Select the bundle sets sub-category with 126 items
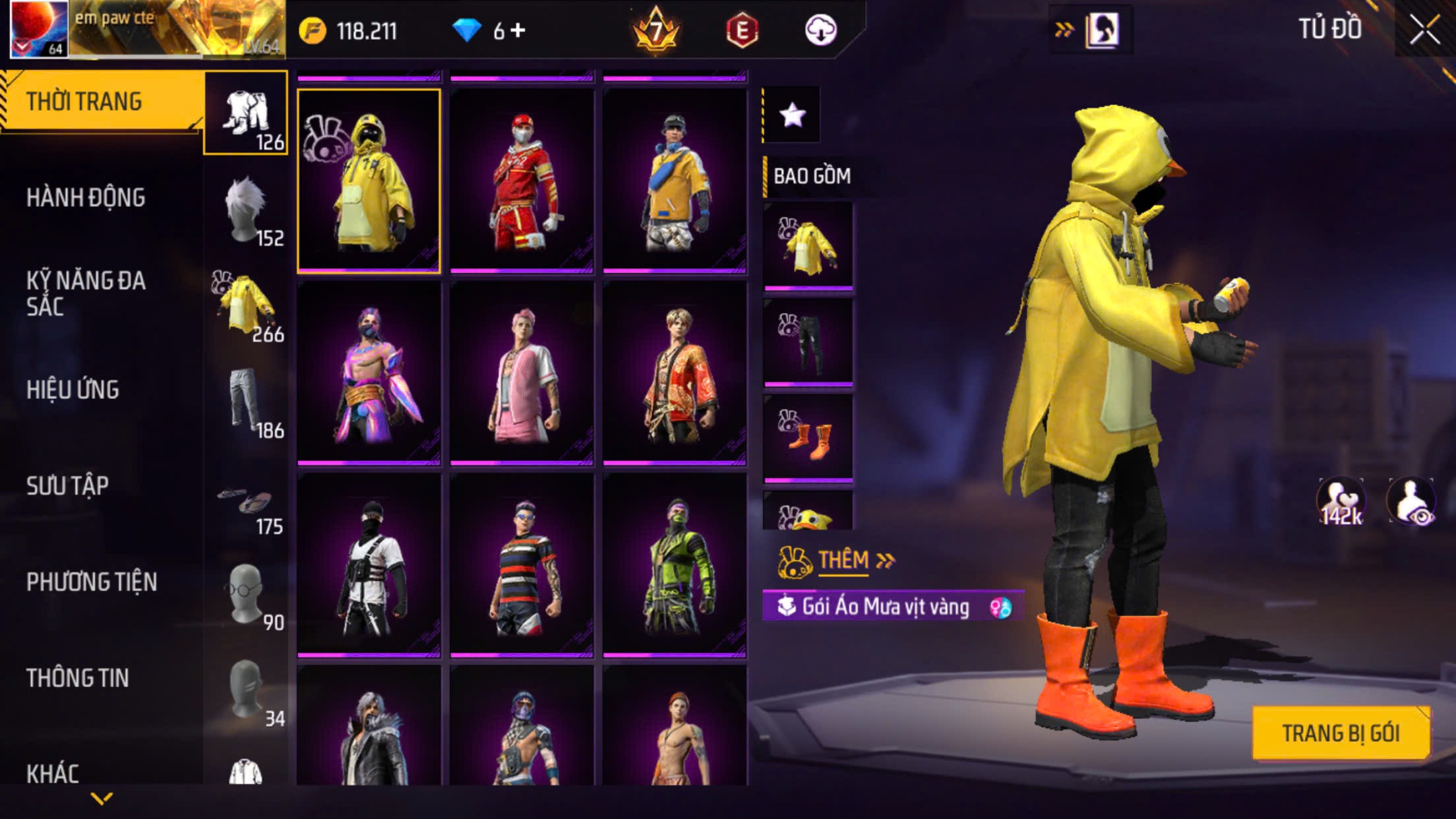Screen dimensions: 1456x819 pos(246,113)
